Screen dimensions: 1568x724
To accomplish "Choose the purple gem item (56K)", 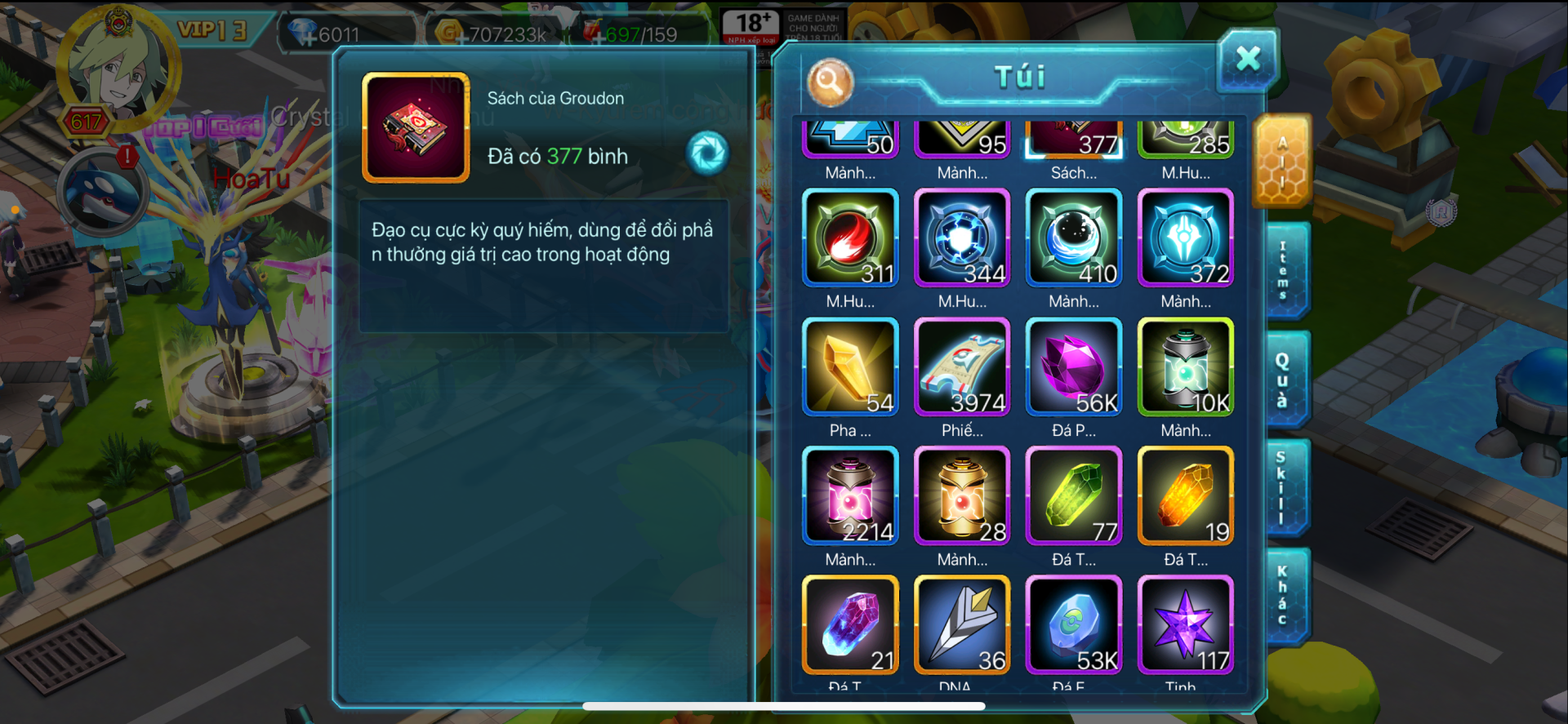I will (1074, 367).
